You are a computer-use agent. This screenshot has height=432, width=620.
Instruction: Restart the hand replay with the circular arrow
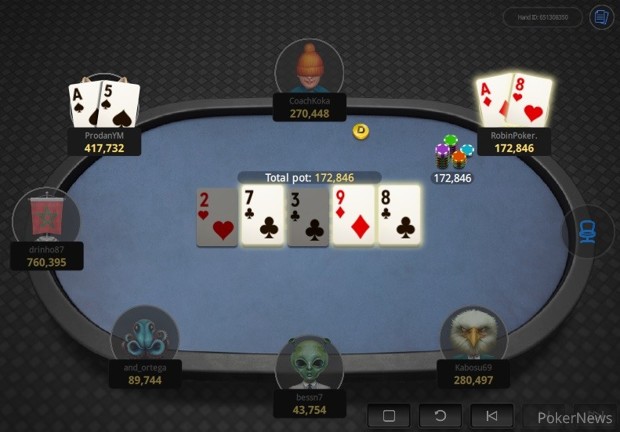pos(441,416)
